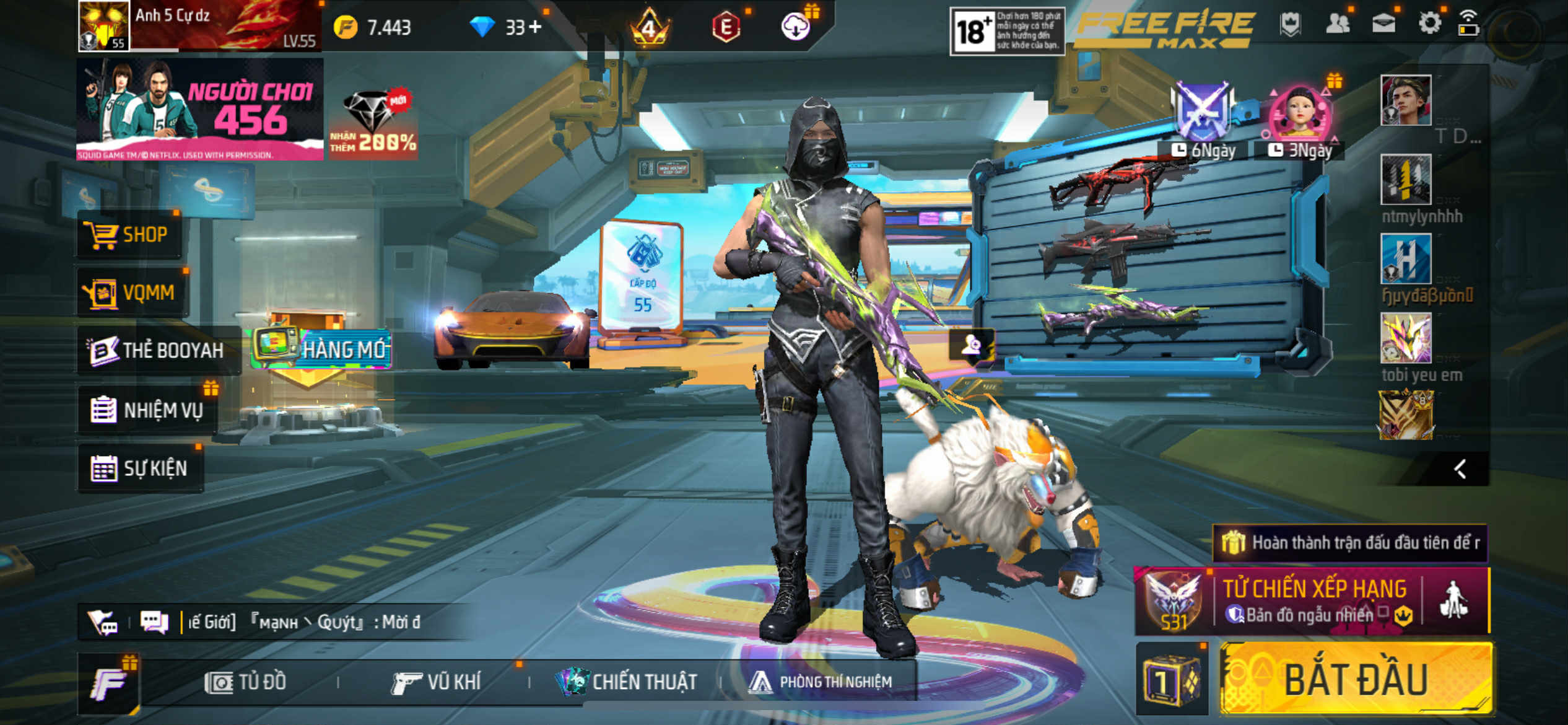Switch to the VŨ KHÍ weapons tab

[437, 682]
